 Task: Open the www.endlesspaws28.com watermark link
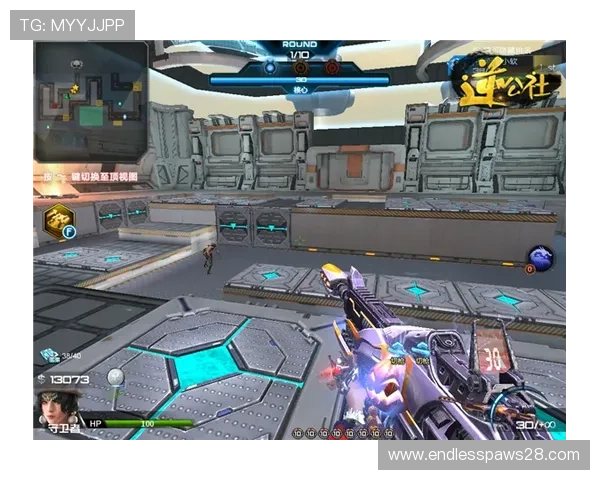[484, 455]
